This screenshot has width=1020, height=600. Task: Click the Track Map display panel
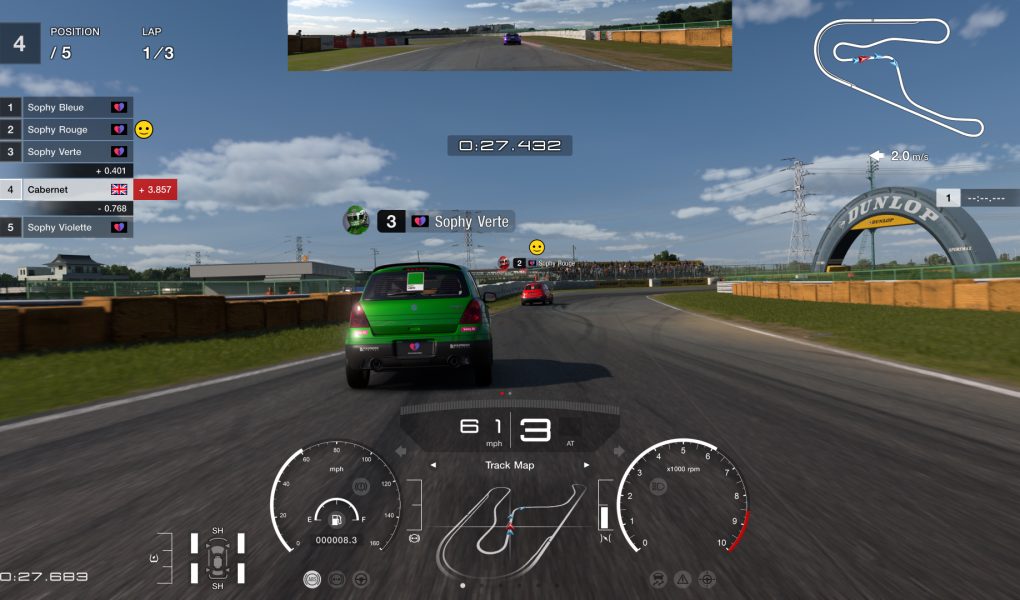[510, 520]
